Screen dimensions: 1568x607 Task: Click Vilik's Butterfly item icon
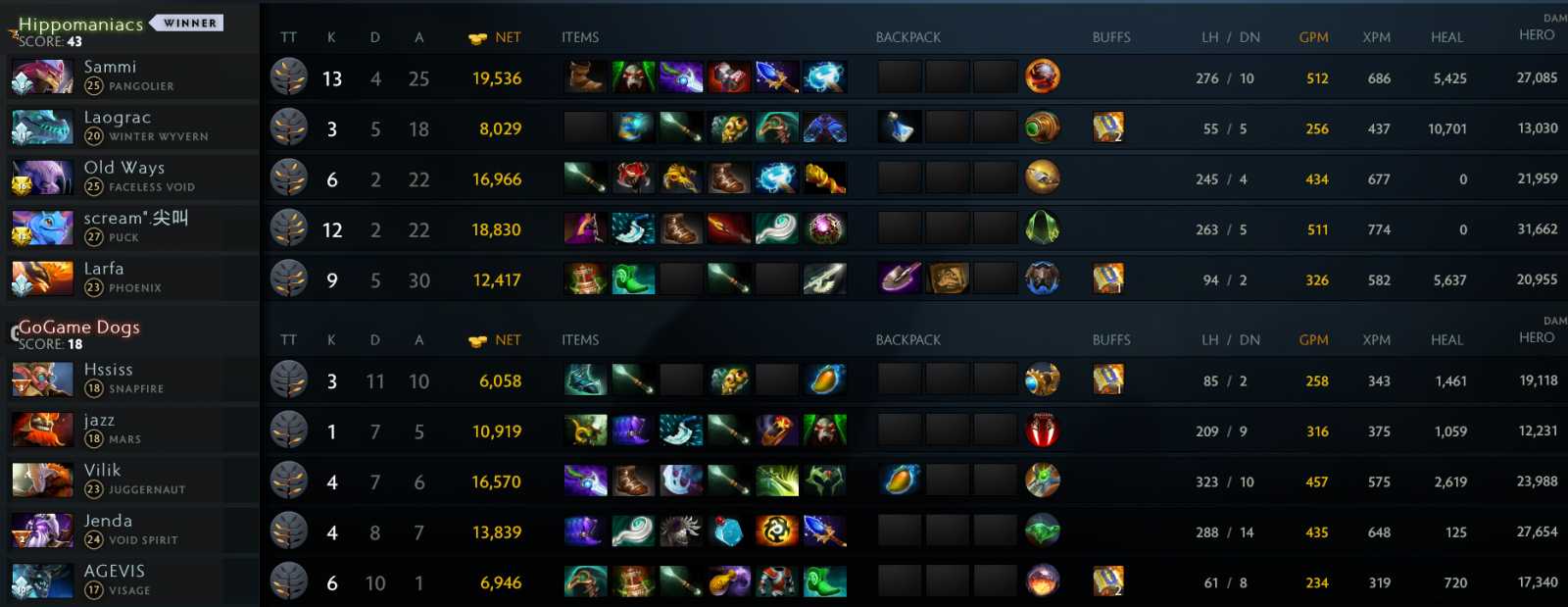tap(776, 481)
